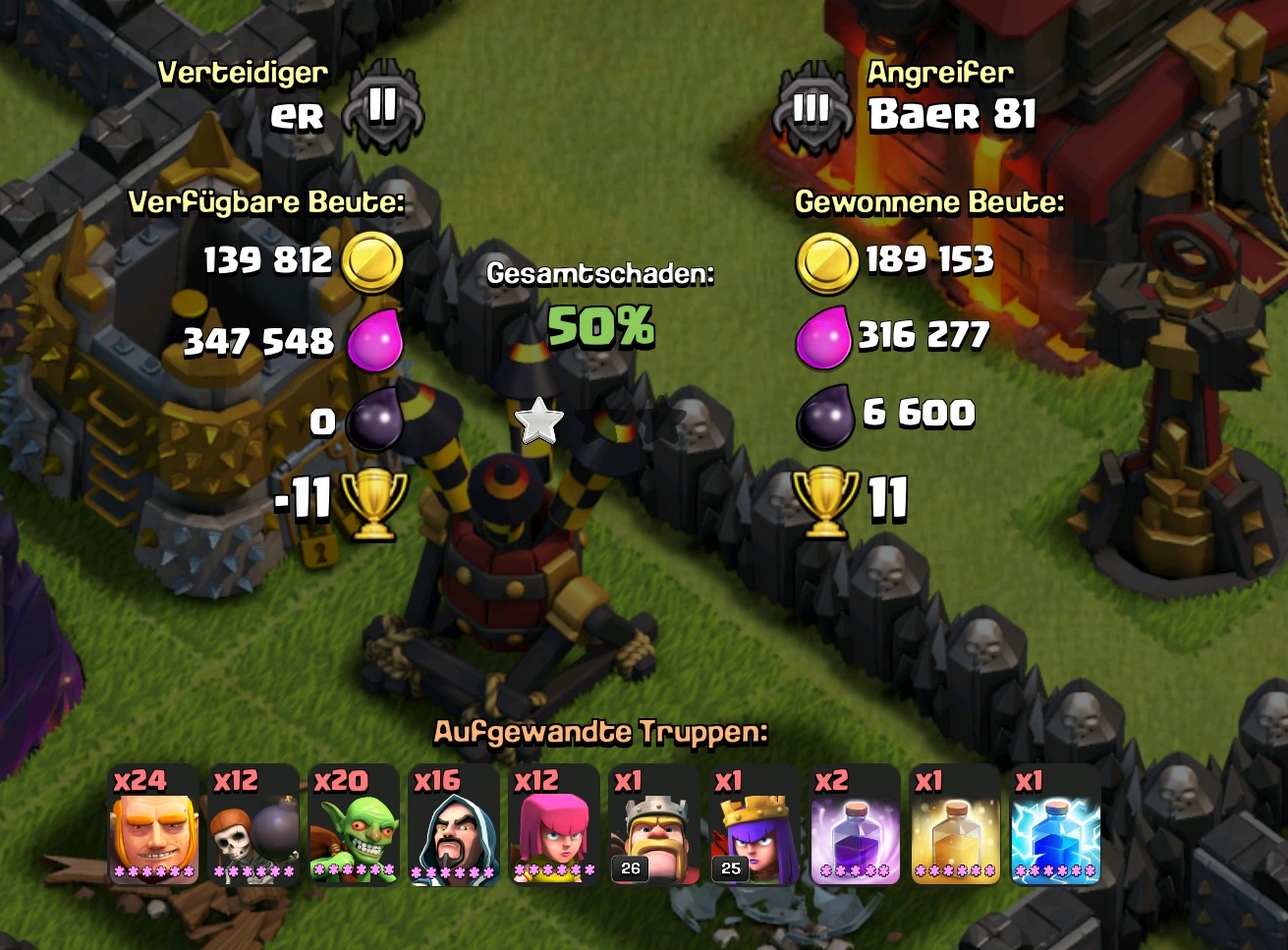Click the defender's league badge
This screenshot has width=1288, height=950.
tap(383, 106)
